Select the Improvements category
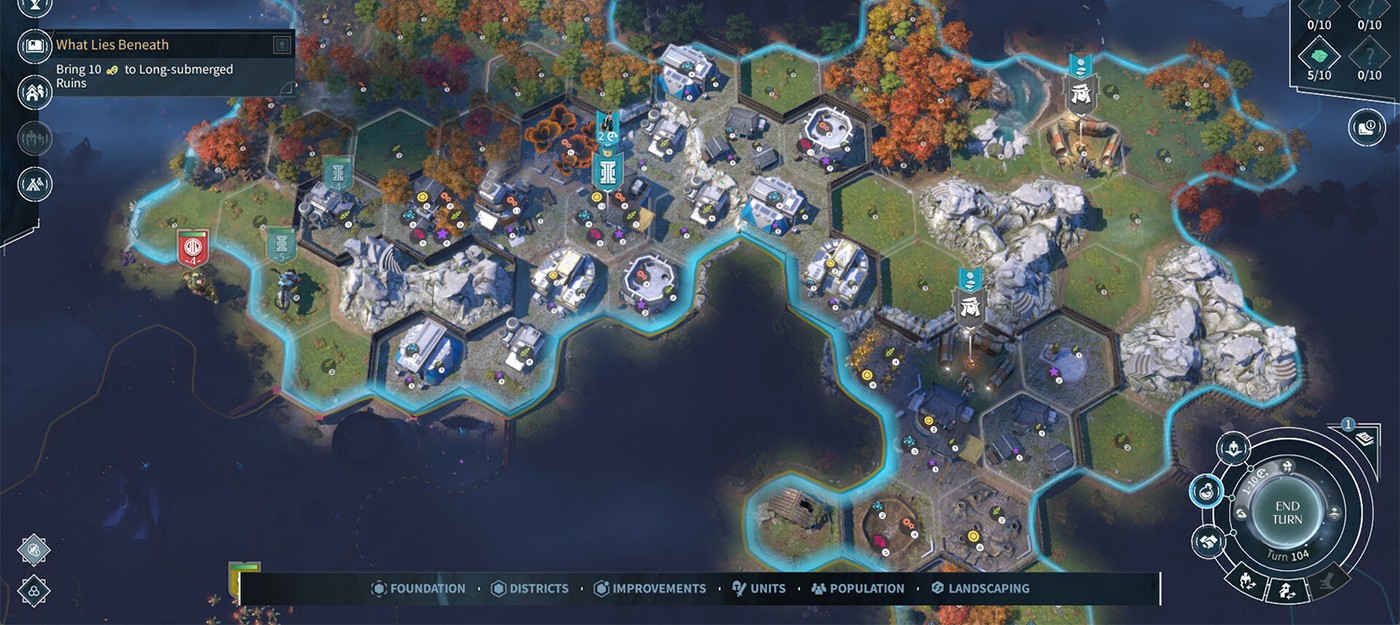1400x625 pixels. pos(650,589)
